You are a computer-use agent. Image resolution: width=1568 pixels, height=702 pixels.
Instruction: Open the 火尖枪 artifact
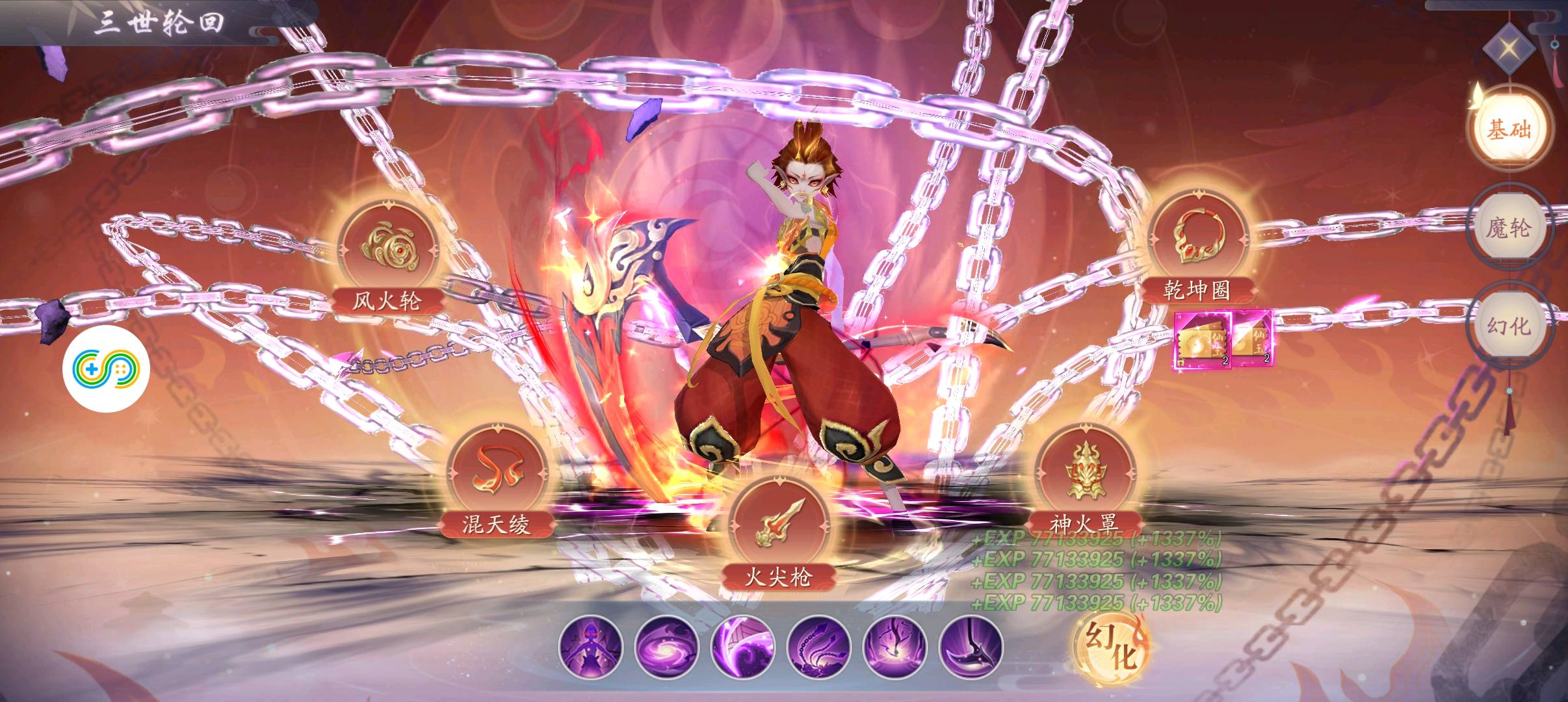pyautogui.click(x=778, y=526)
